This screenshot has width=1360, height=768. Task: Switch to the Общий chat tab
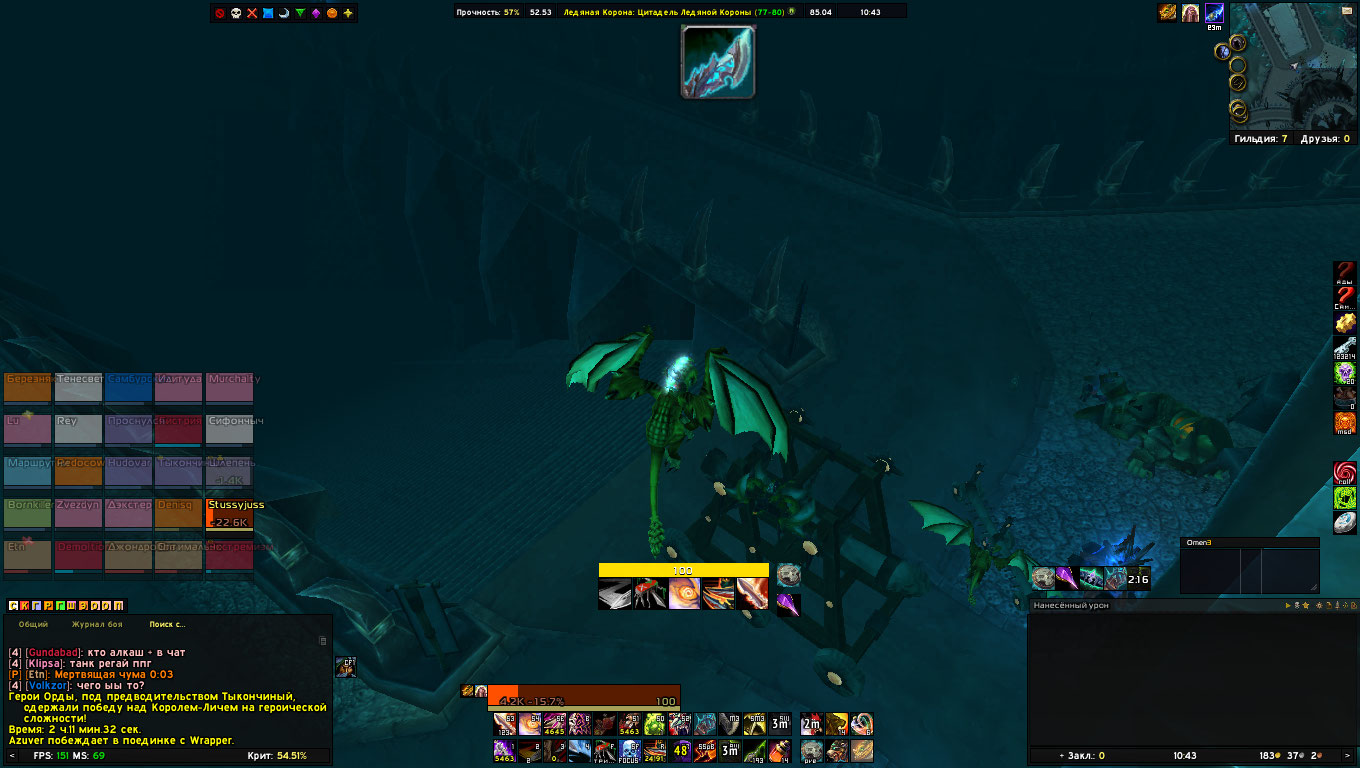[34, 624]
